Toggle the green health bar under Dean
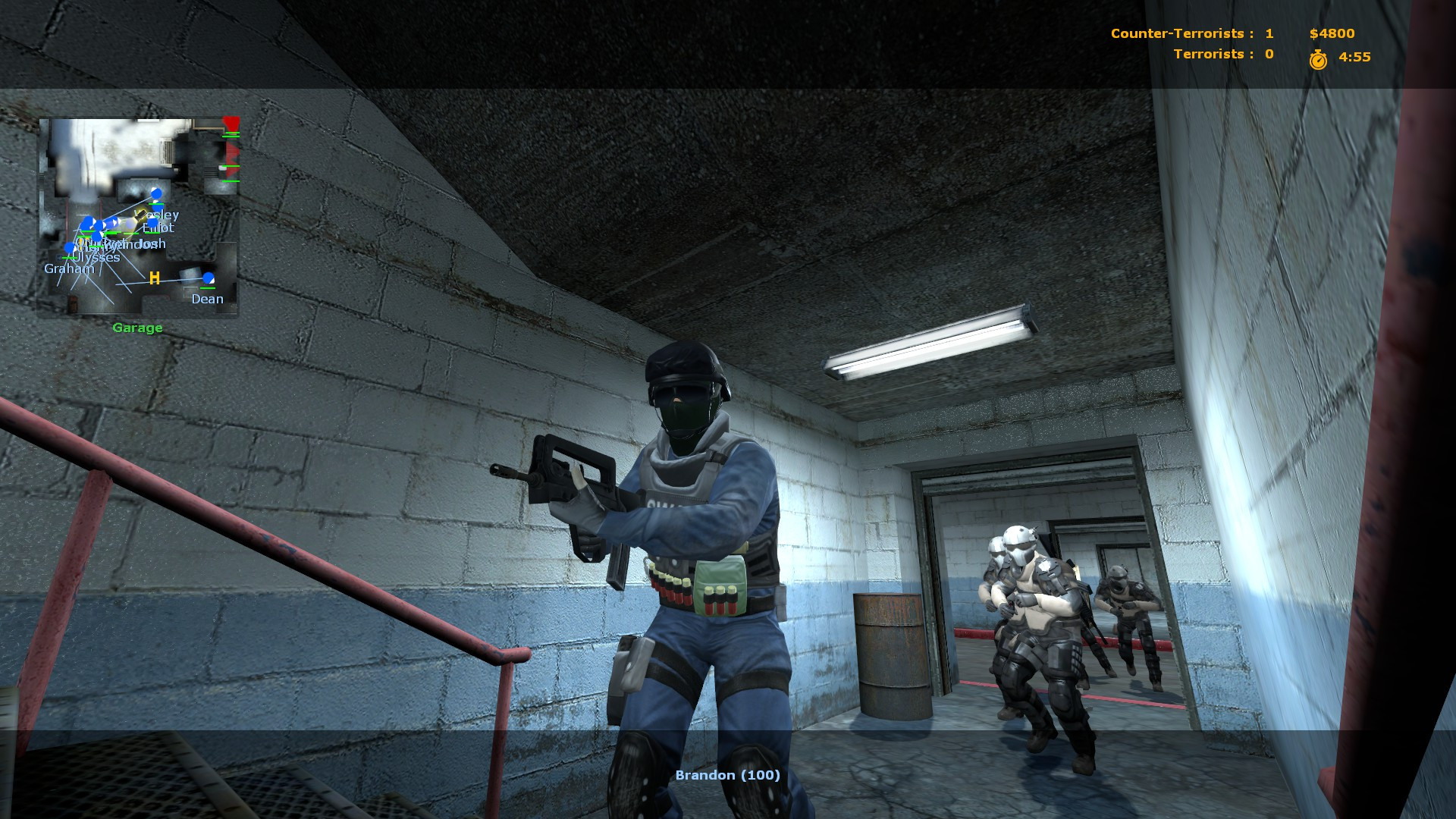 pyautogui.click(x=208, y=288)
